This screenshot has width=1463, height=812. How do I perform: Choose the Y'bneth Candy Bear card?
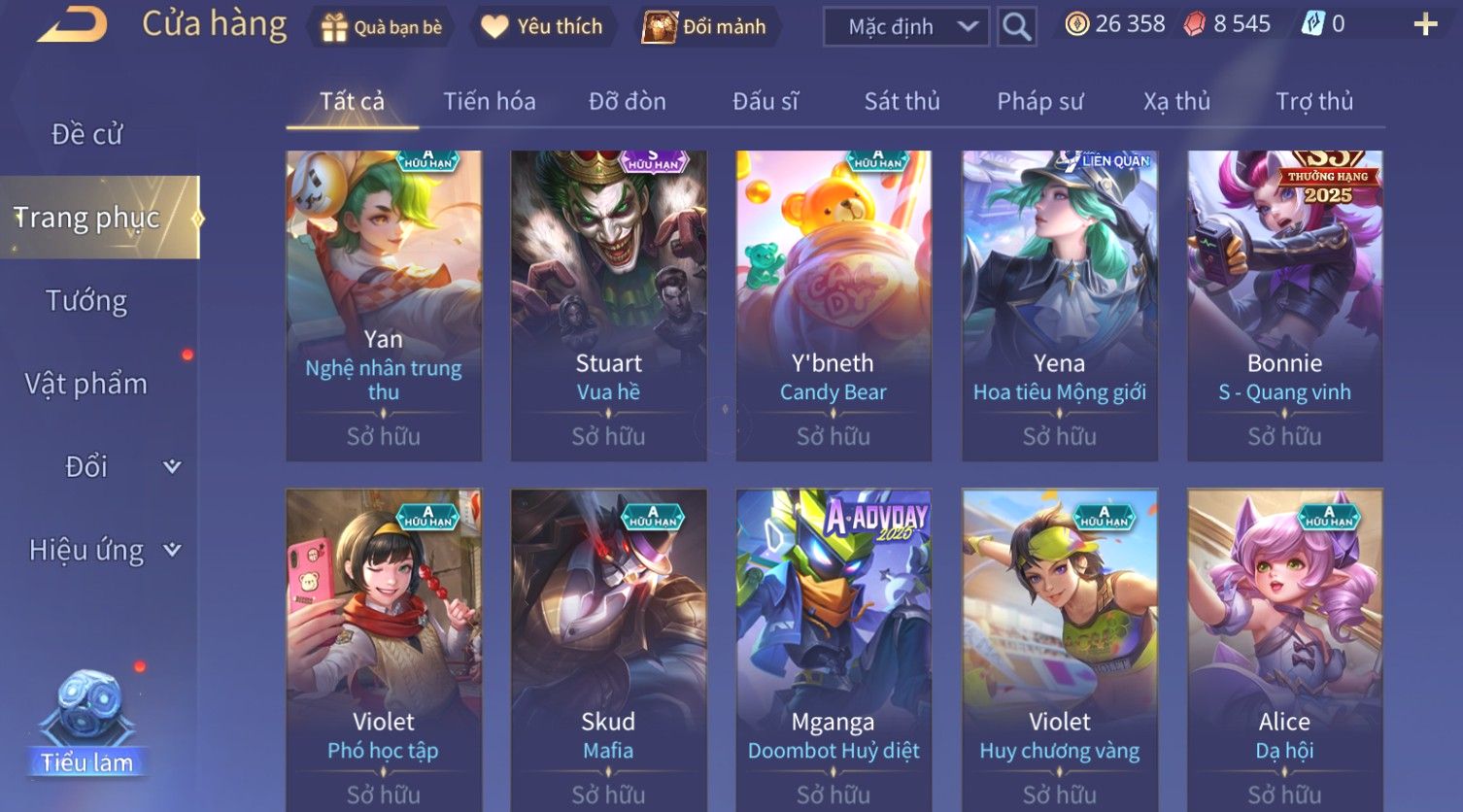[x=833, y=305]
